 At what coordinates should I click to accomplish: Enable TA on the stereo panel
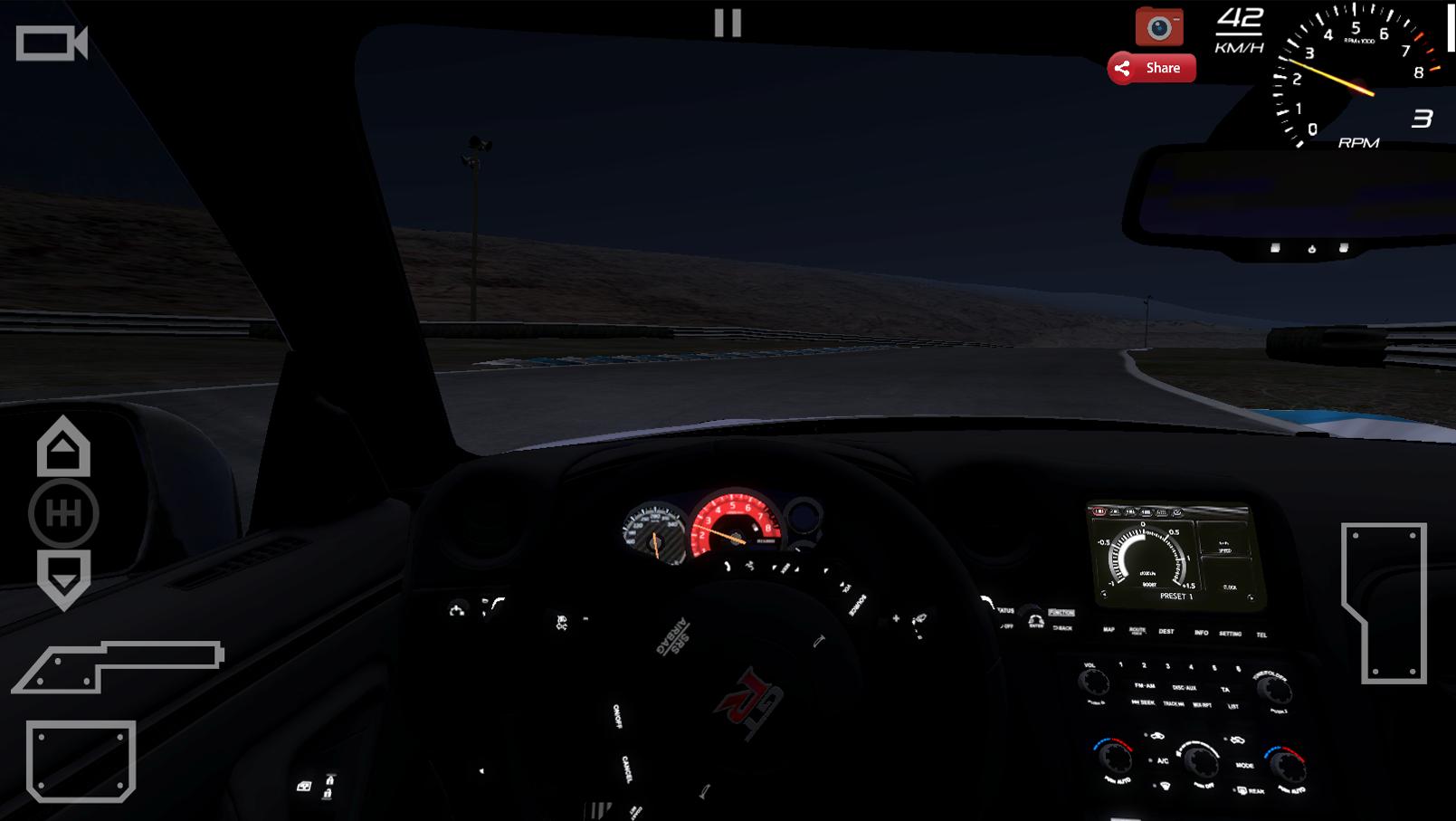[x=1225, y=690]
